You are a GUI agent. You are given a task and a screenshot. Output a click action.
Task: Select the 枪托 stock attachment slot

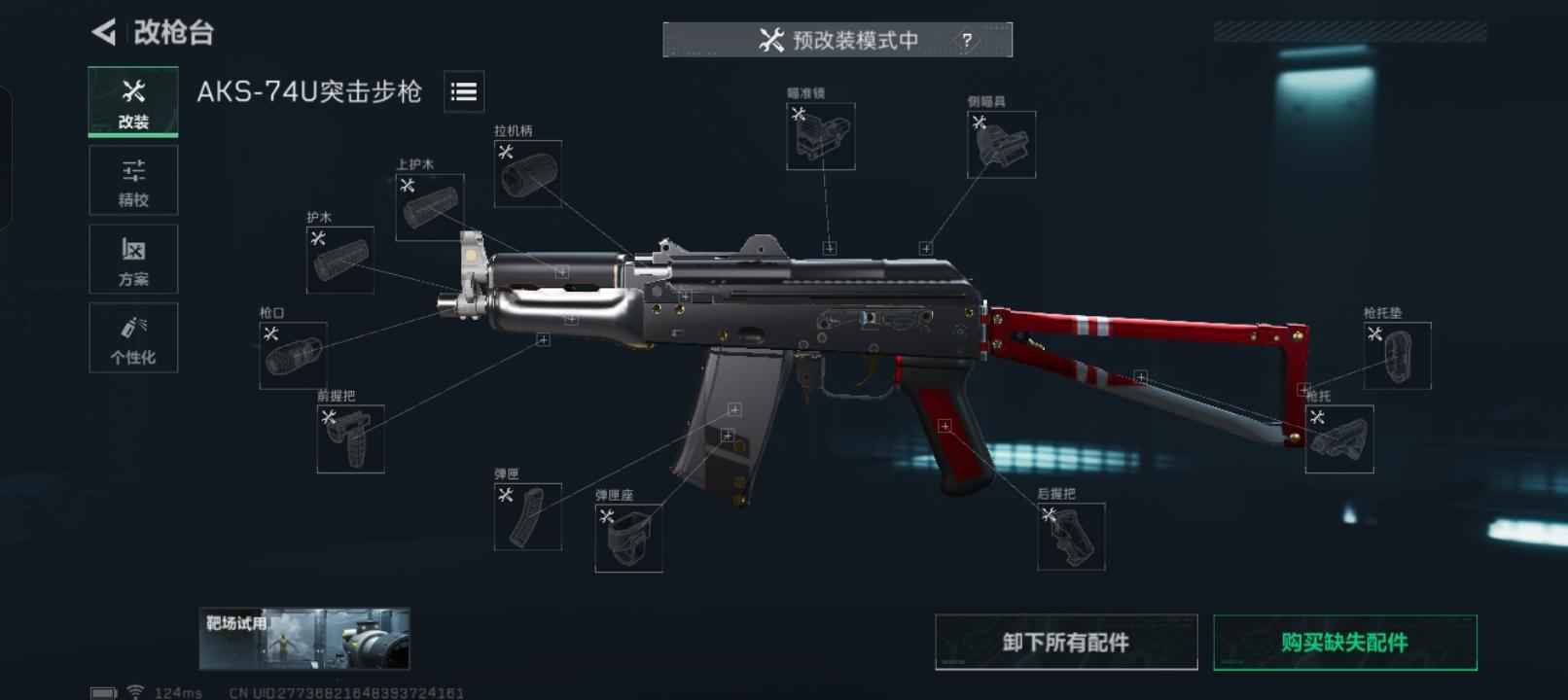(1339, 439)
